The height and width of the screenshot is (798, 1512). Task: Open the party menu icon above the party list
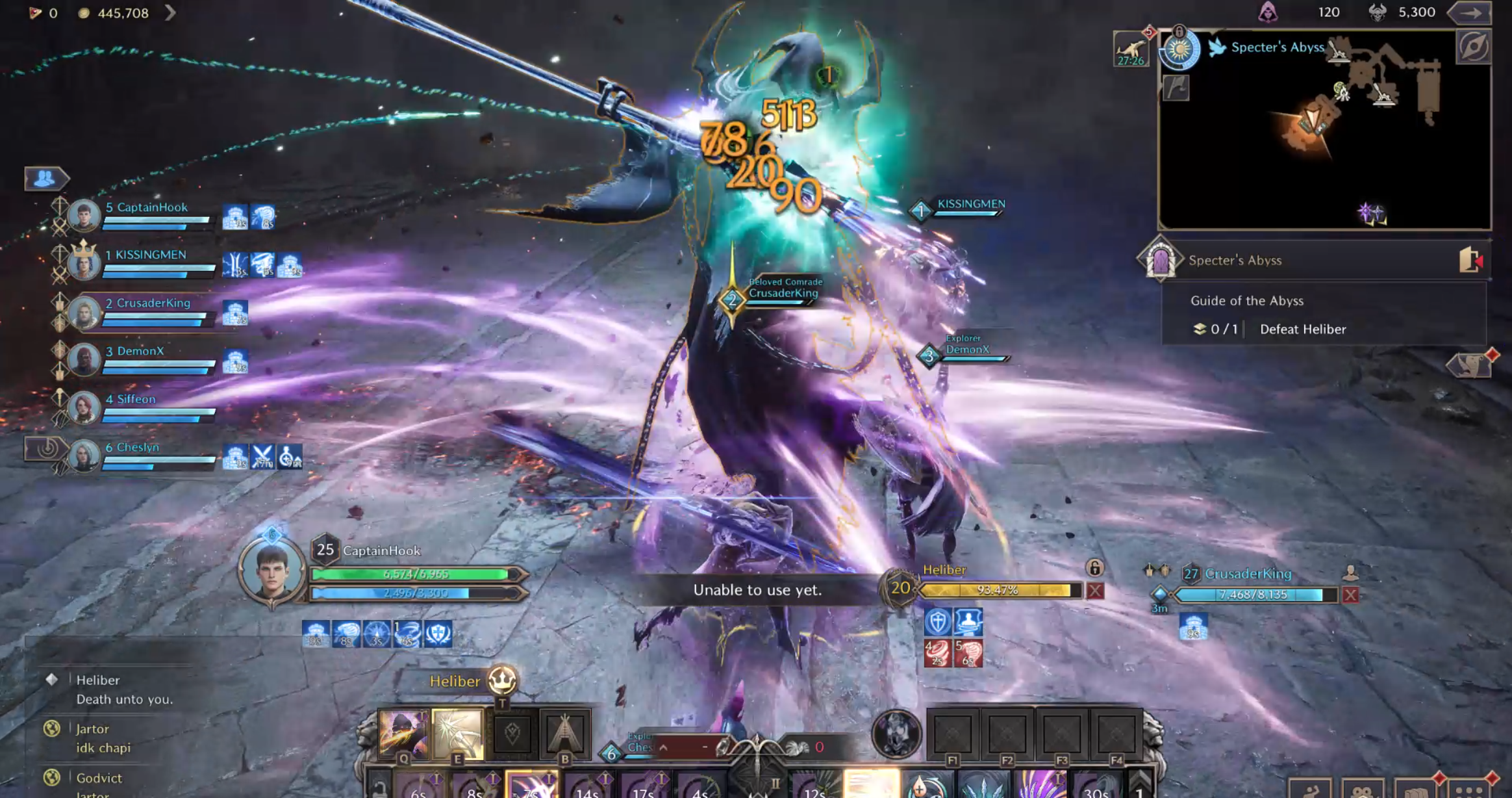coord(45,178)
